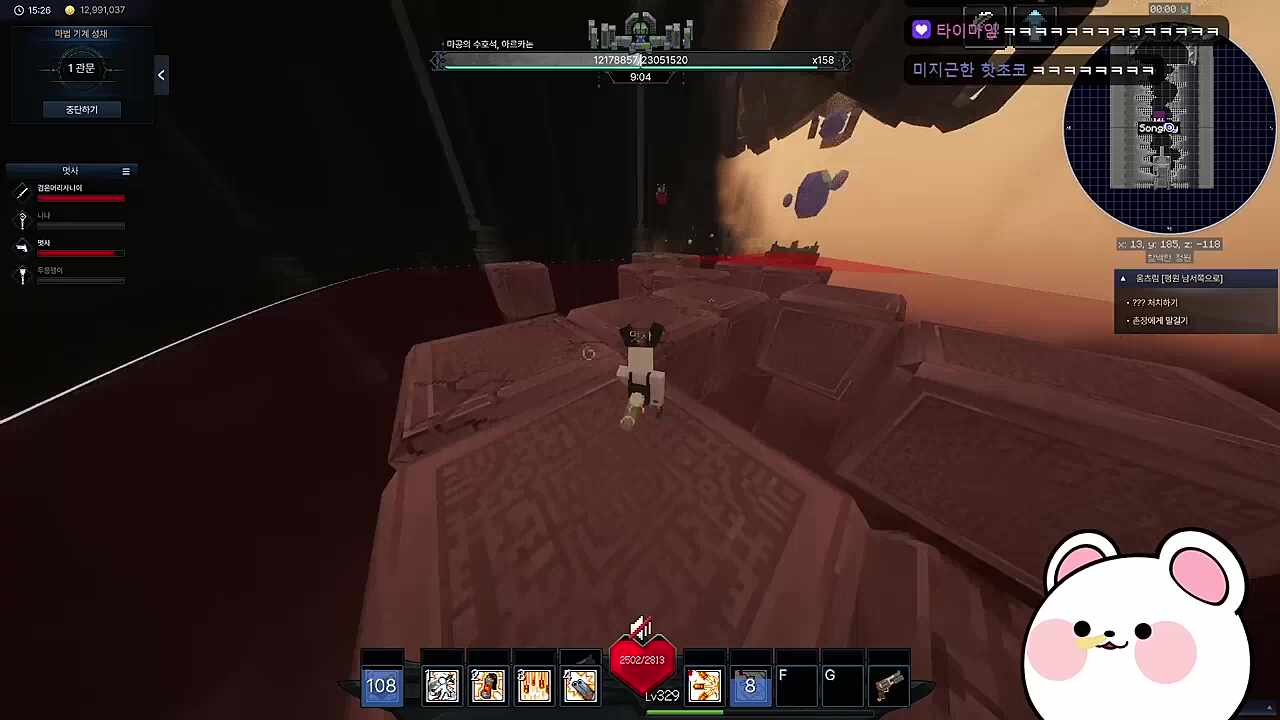1280x720 pixels.
Task: Activate the shotgun blast skill in slot 4
Action: (x=580, y=685)
